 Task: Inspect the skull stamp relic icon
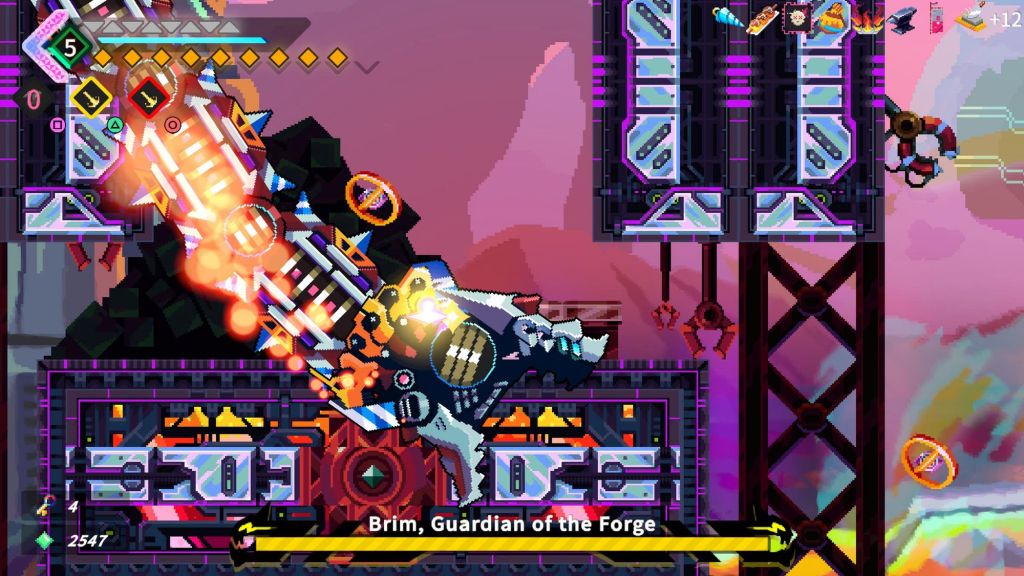797,17
